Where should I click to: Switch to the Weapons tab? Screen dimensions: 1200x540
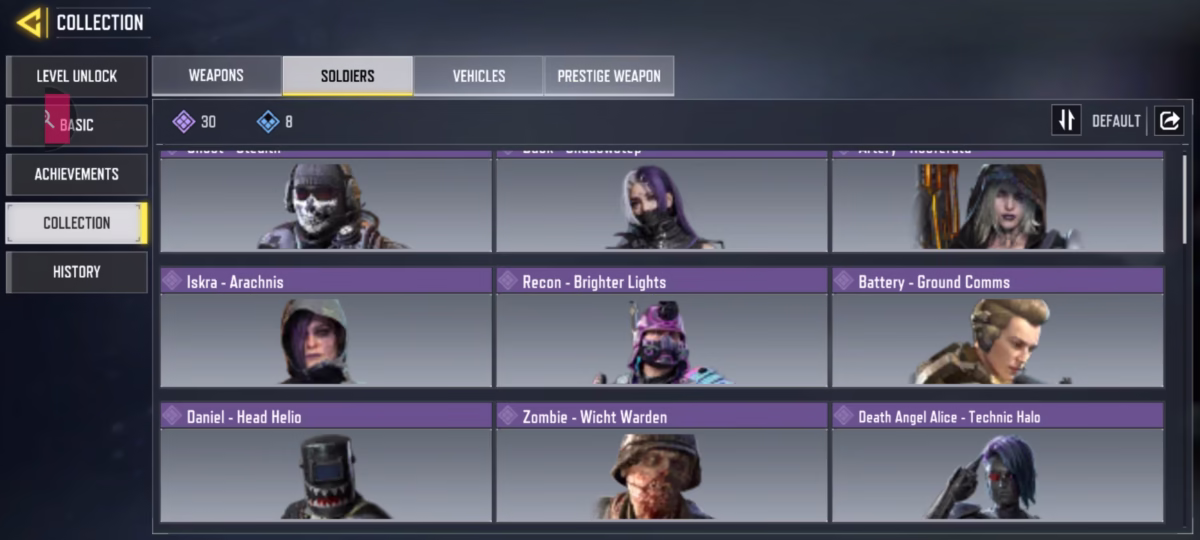[216, 76]
